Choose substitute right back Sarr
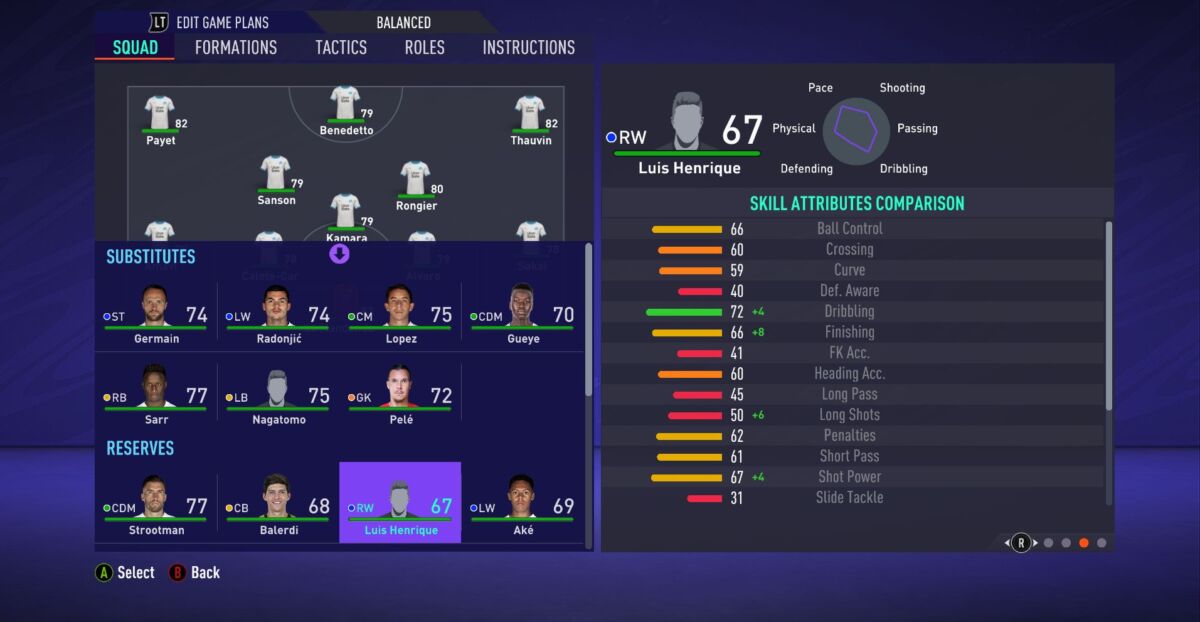Screen dimensions: 1200x622 [x=156, y=397]
